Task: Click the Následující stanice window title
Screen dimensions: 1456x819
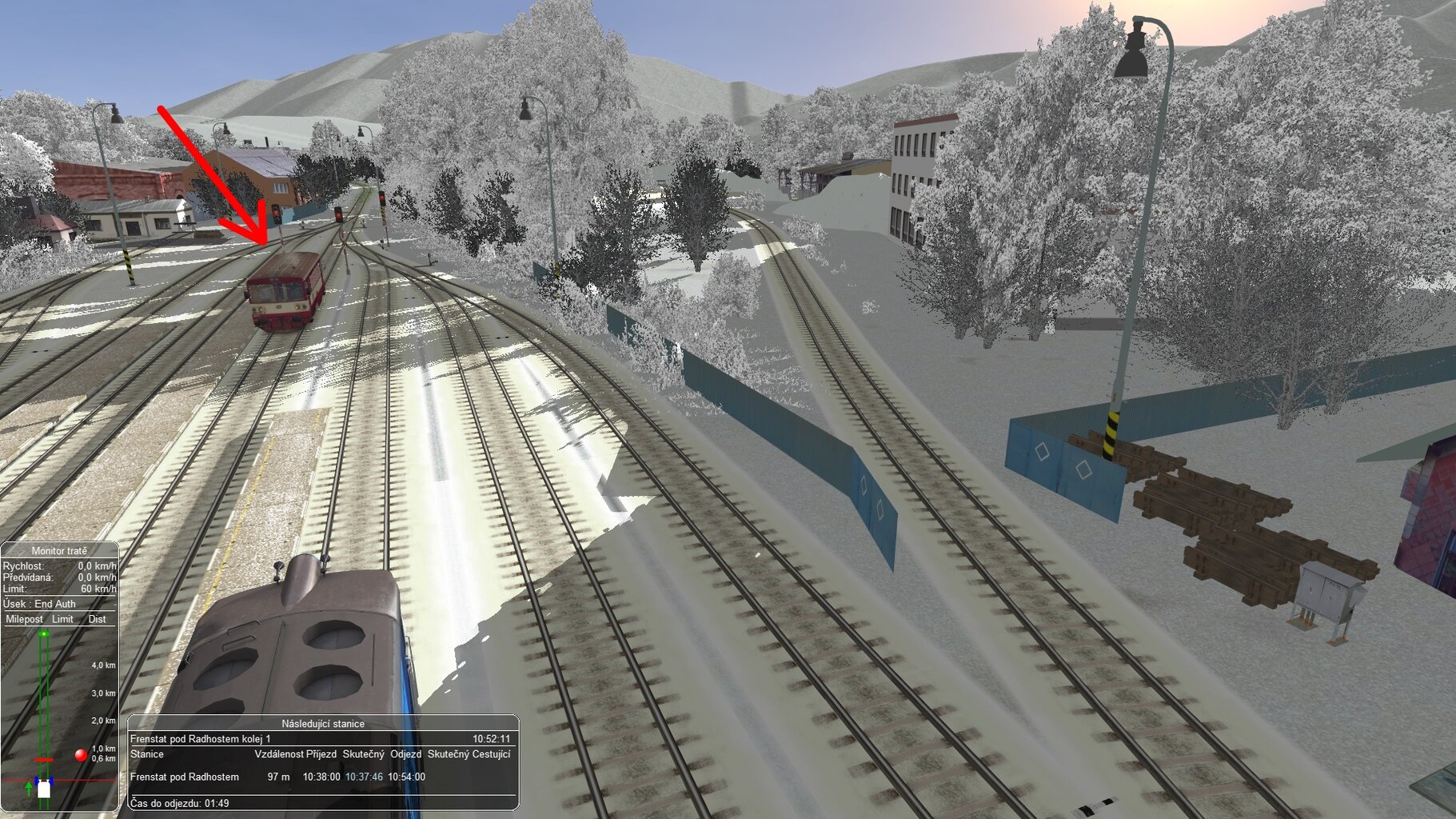Action: [322, 724]
